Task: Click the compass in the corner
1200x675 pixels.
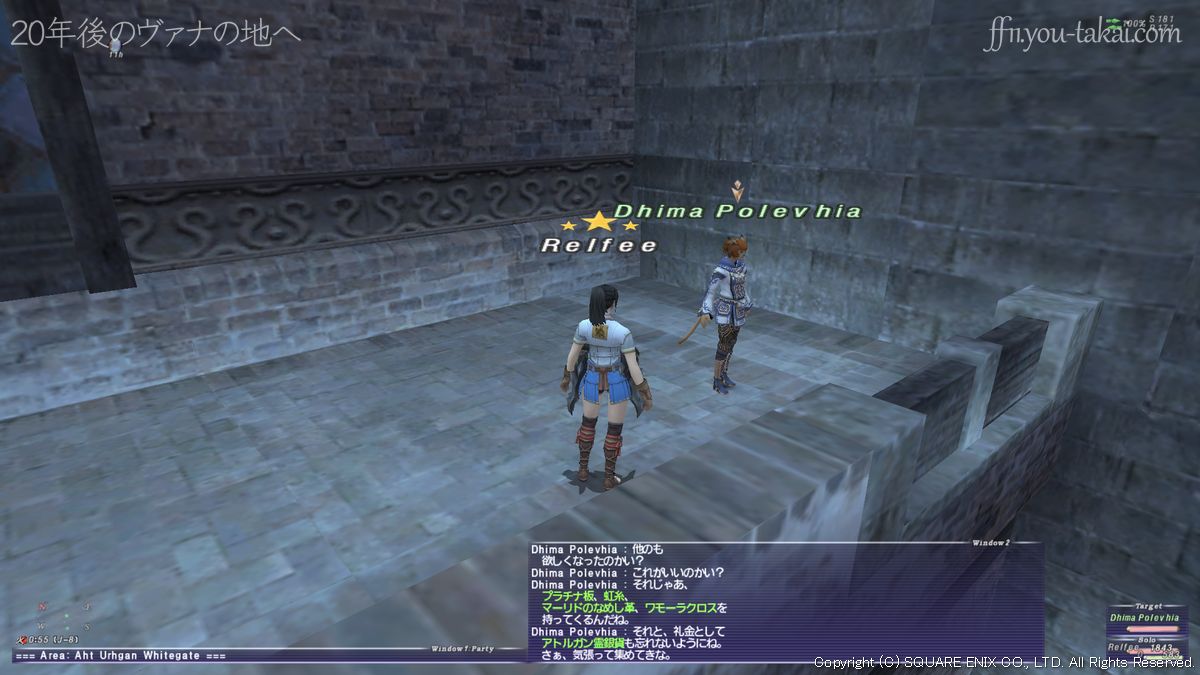Action: coord(65,617)
